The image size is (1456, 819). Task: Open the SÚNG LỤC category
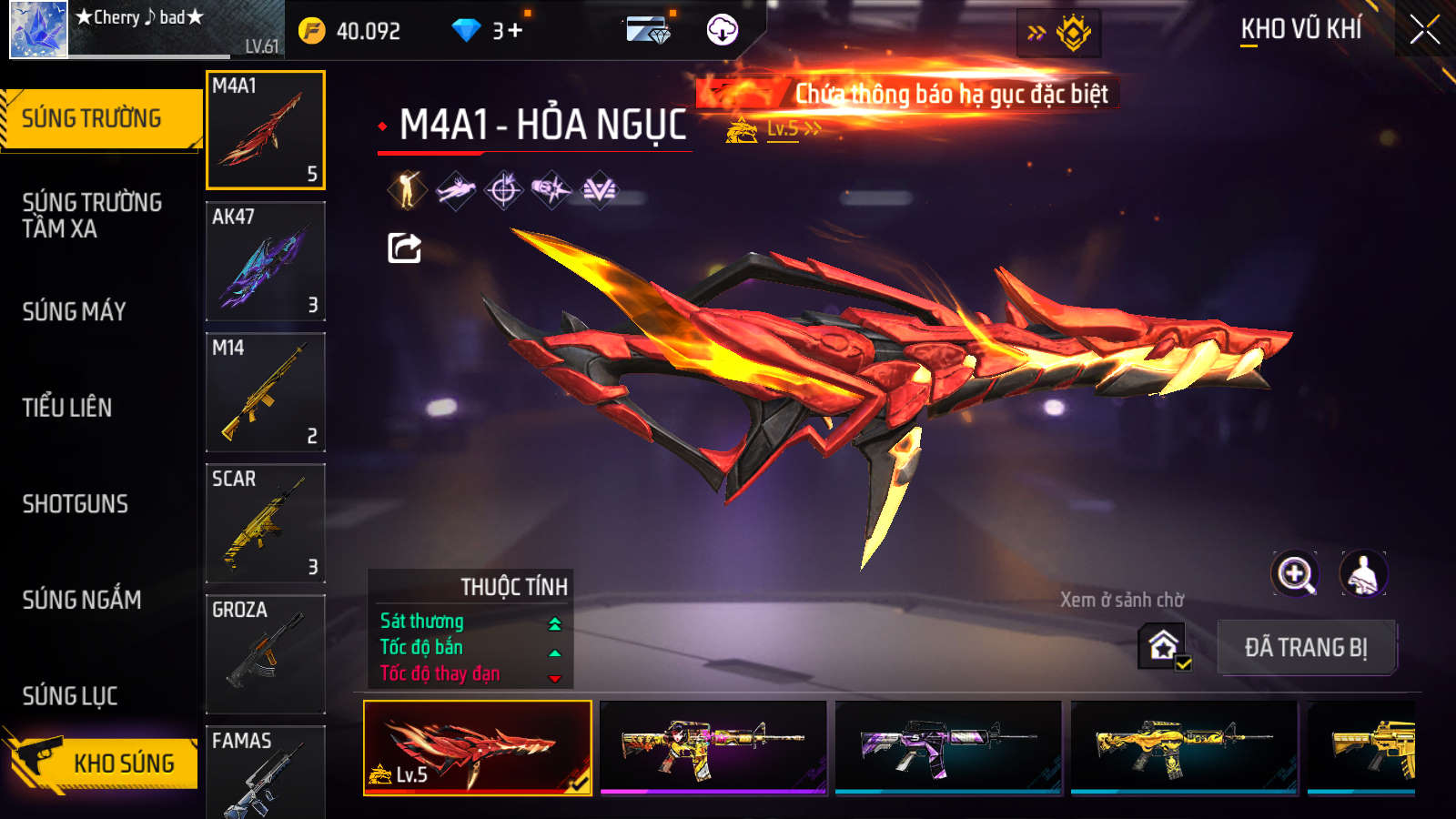click(x=70, y=696)
